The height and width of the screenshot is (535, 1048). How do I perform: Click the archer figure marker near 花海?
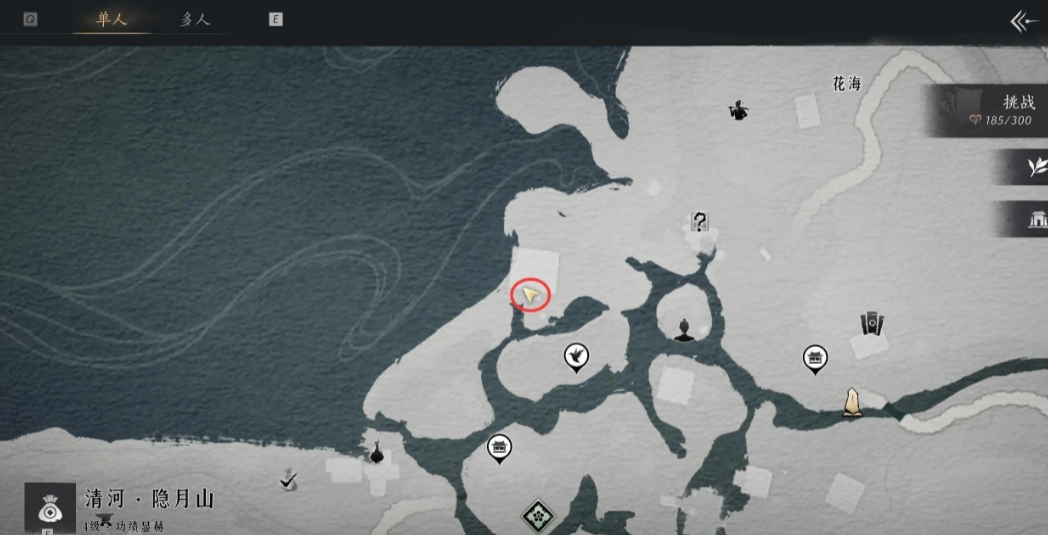[738, 109]
